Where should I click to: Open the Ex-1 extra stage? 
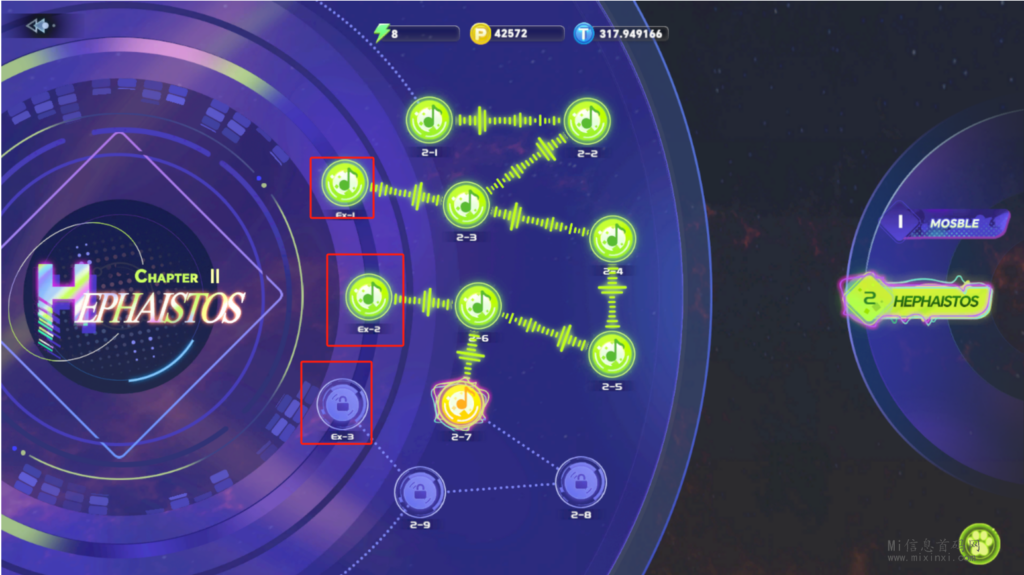click(346, 183)
